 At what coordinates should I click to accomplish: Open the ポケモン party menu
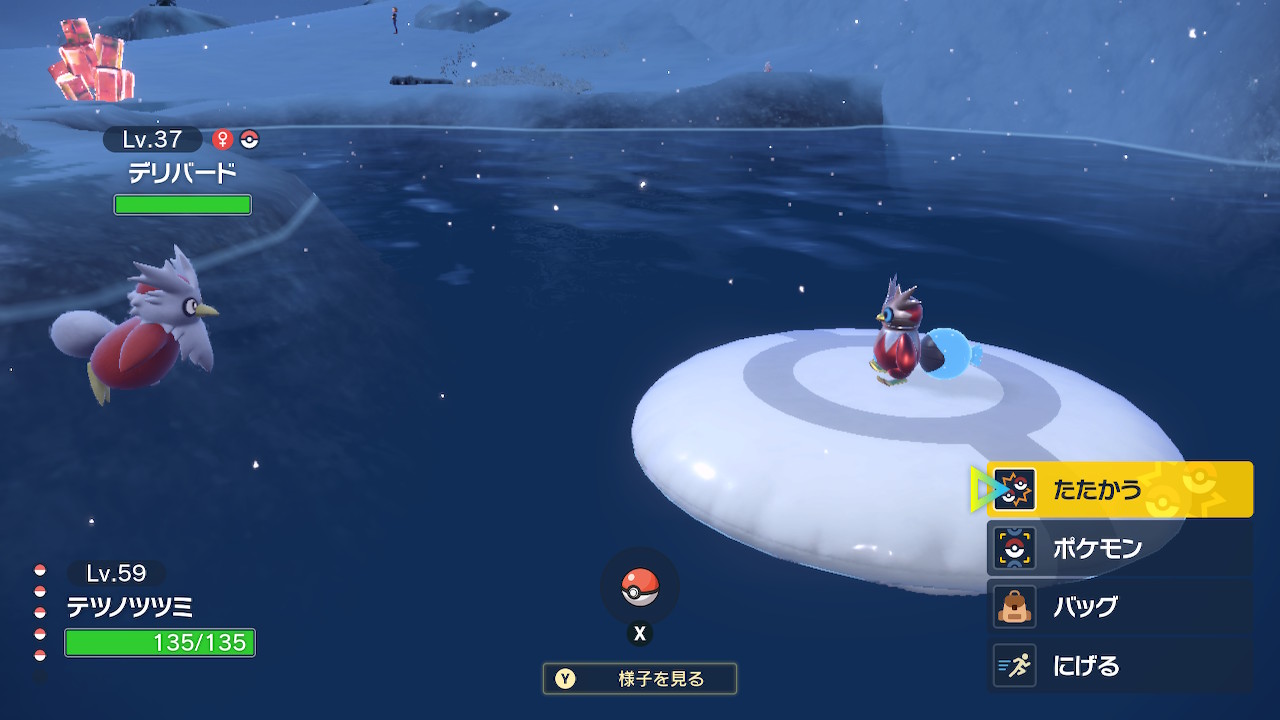[1120, 548]
